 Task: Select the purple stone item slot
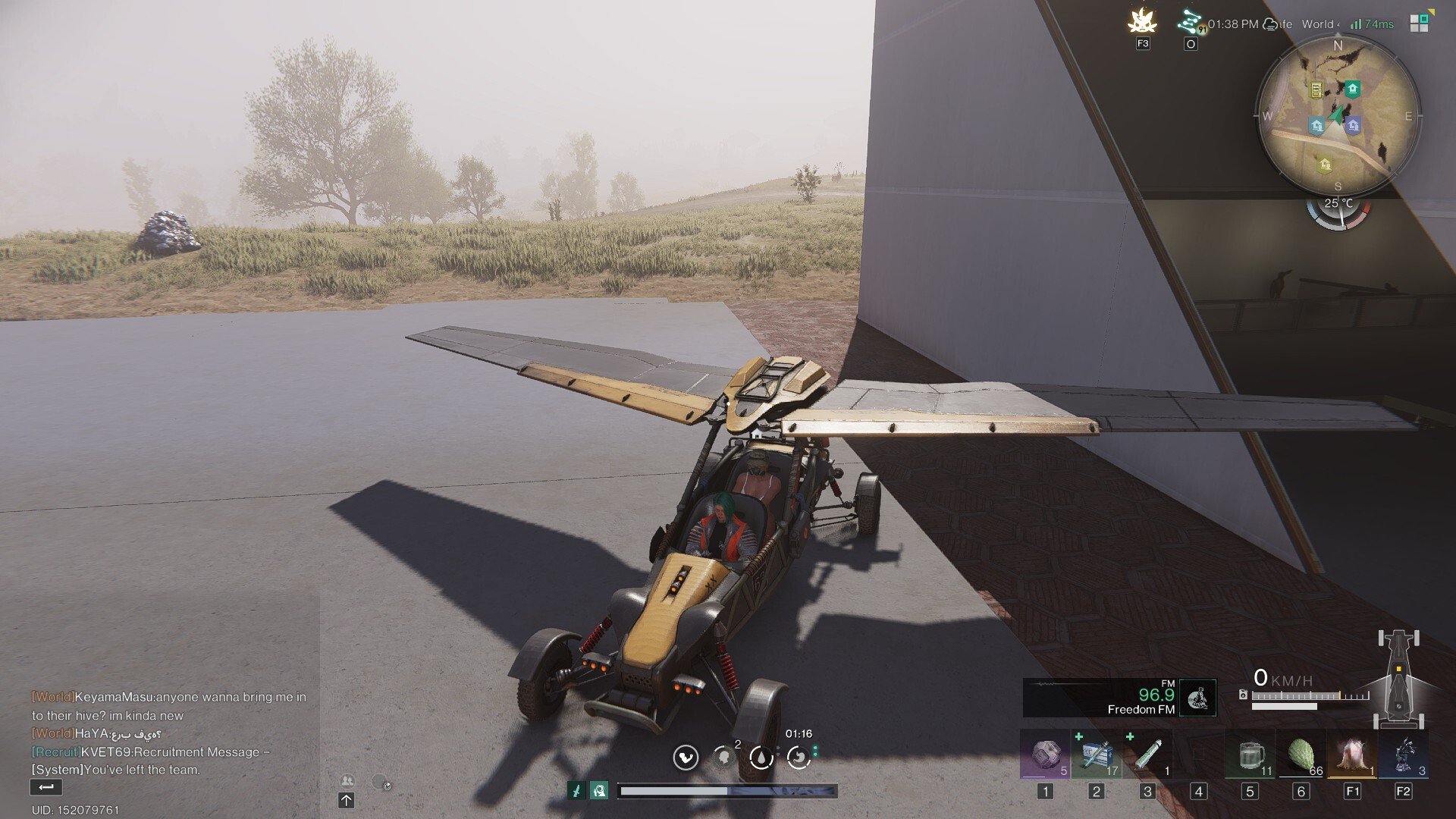click(x=1045, y=756)
